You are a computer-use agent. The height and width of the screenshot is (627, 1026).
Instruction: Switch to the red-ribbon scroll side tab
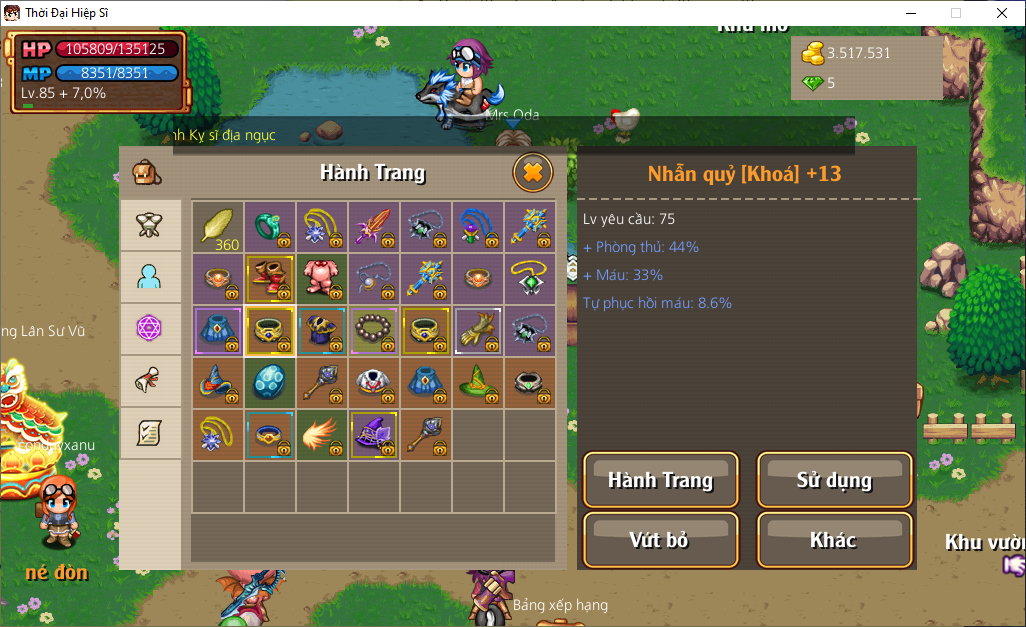(x=150, y=381)
